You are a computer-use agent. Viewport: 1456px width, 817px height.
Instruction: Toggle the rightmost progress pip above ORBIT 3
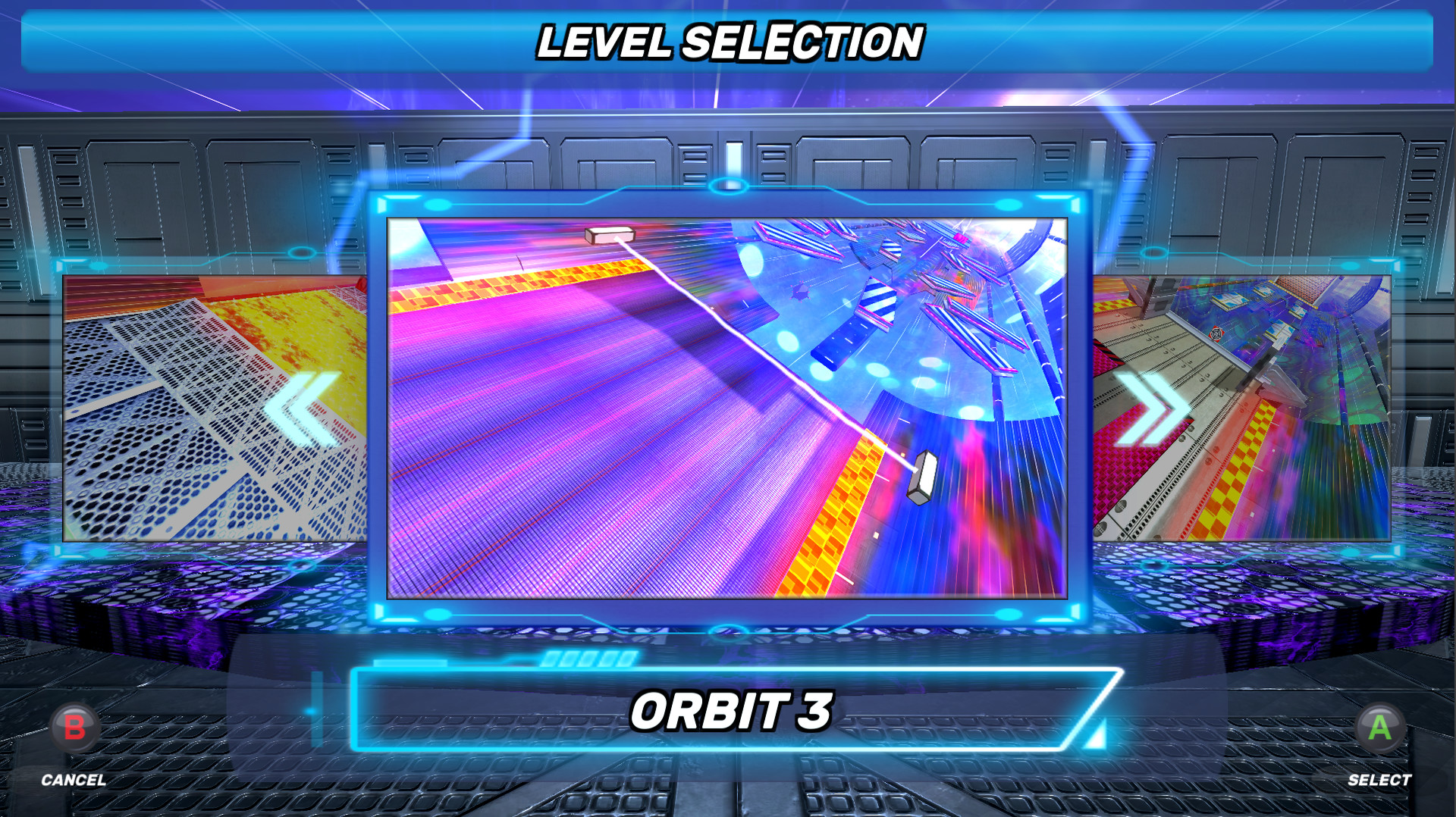(626, 658)
